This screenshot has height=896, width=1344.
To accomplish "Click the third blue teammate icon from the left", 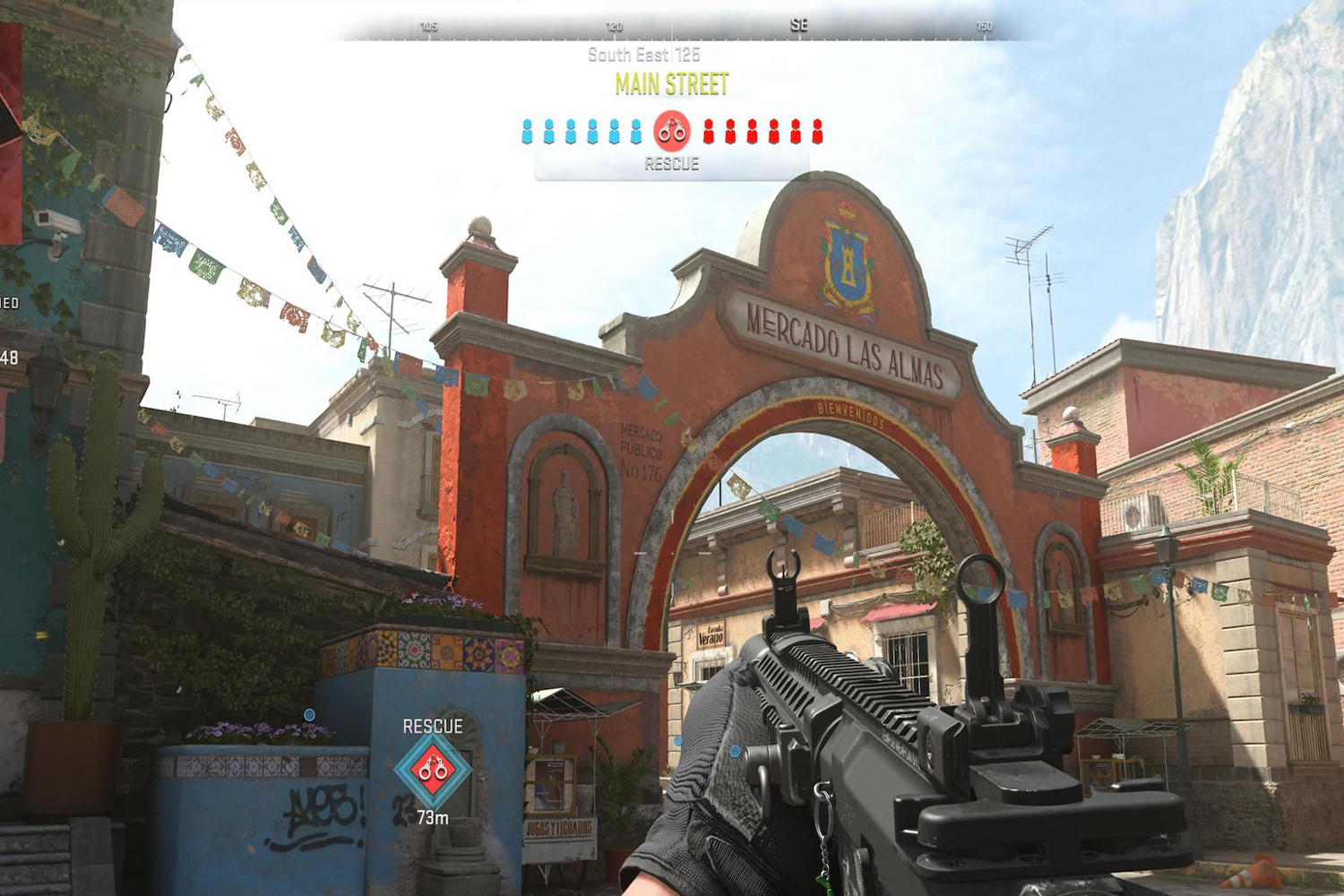I will [569, 132].
